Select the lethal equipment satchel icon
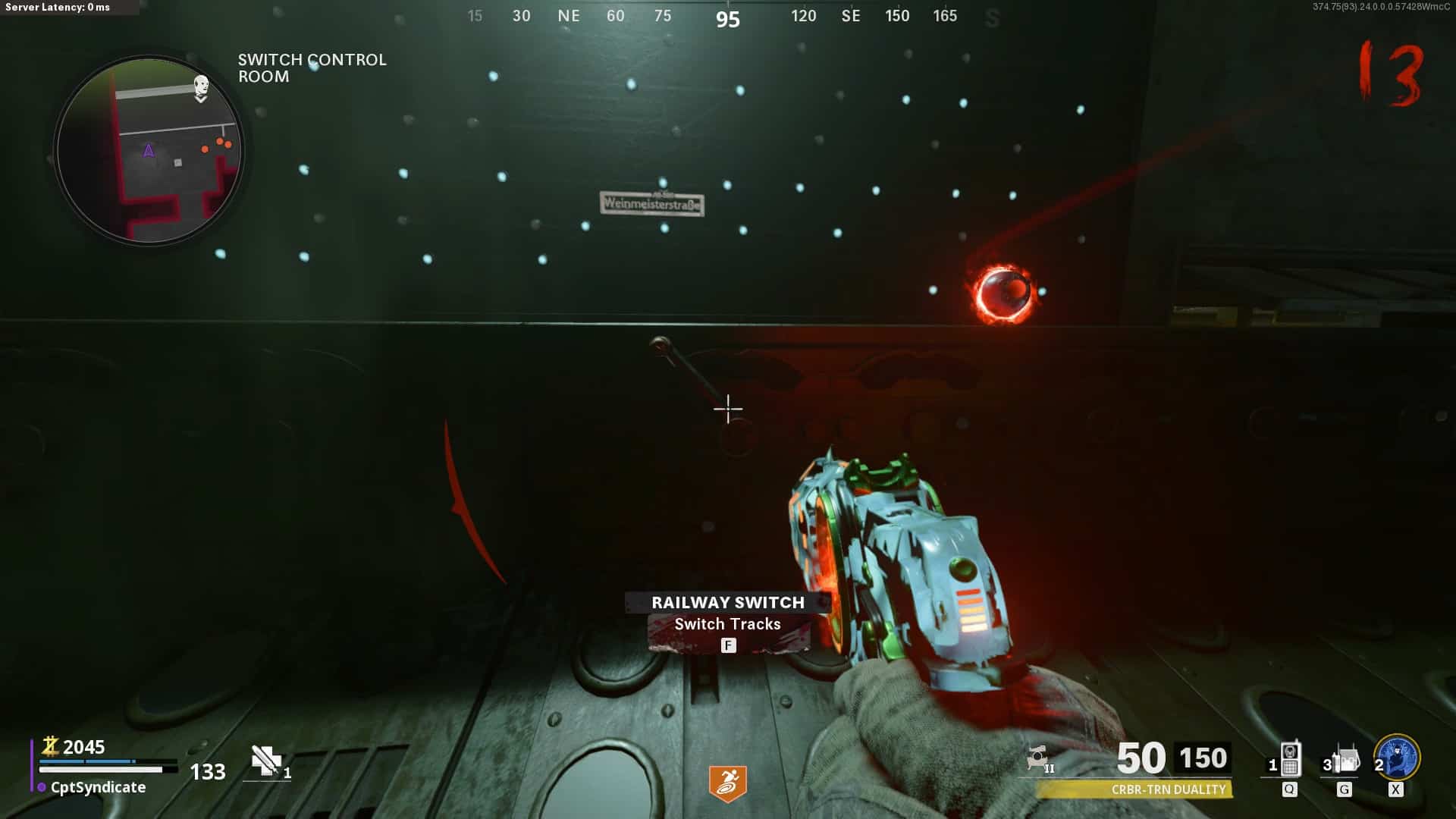Image resolution: width=1456 pixels, height=819 pixels. (1346, 759)
